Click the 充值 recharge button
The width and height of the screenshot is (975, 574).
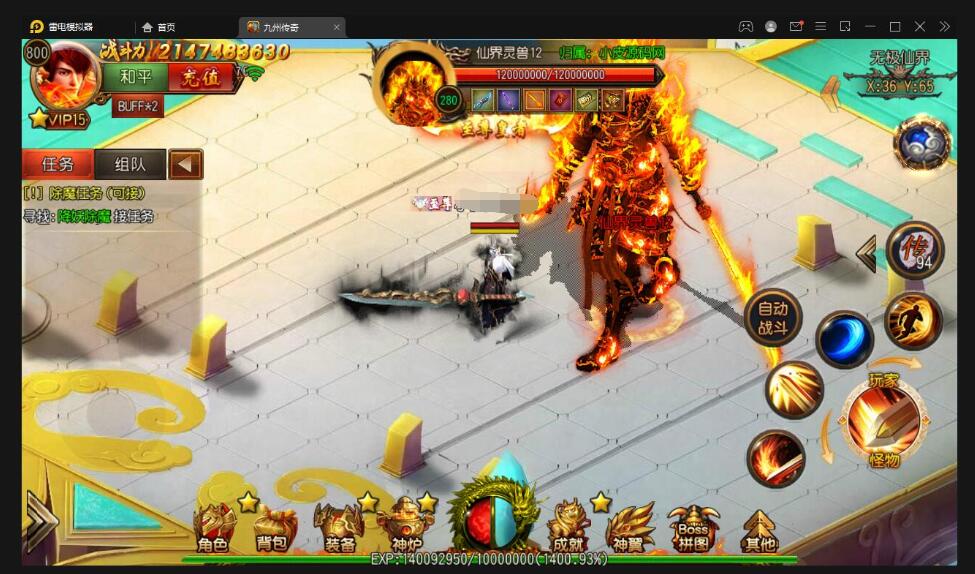click(x=201, y=77)
